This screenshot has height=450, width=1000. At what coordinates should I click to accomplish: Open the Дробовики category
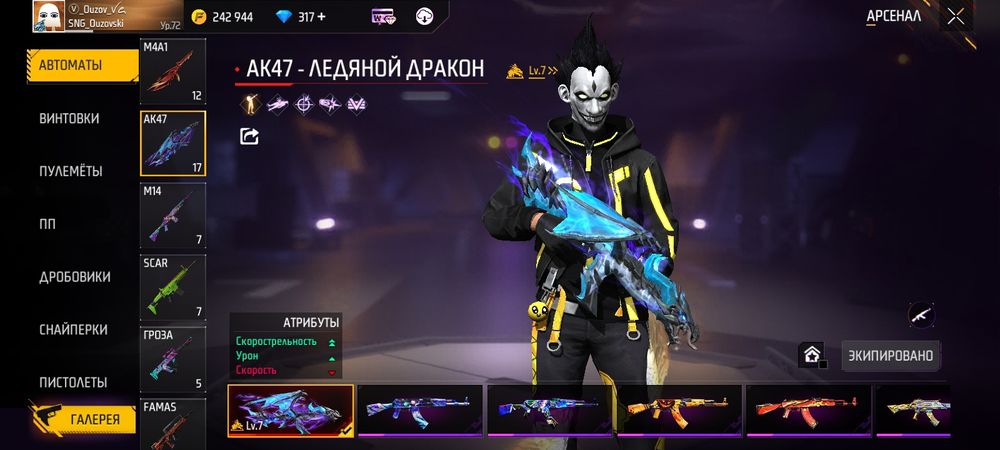point(74,277)
